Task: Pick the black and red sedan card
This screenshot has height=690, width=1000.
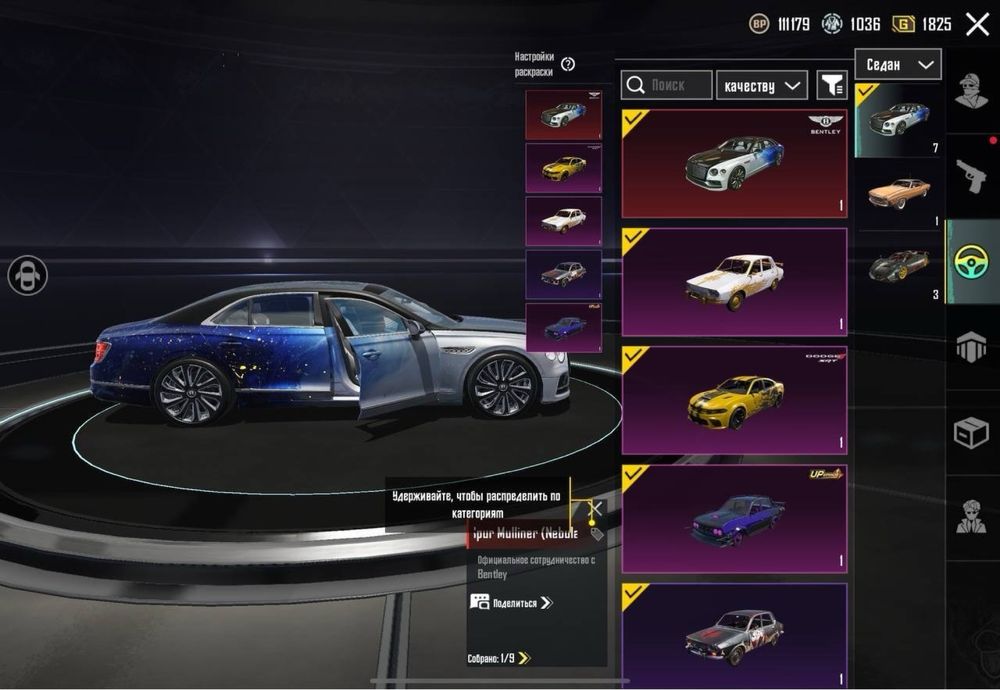Action: point(734,632)
